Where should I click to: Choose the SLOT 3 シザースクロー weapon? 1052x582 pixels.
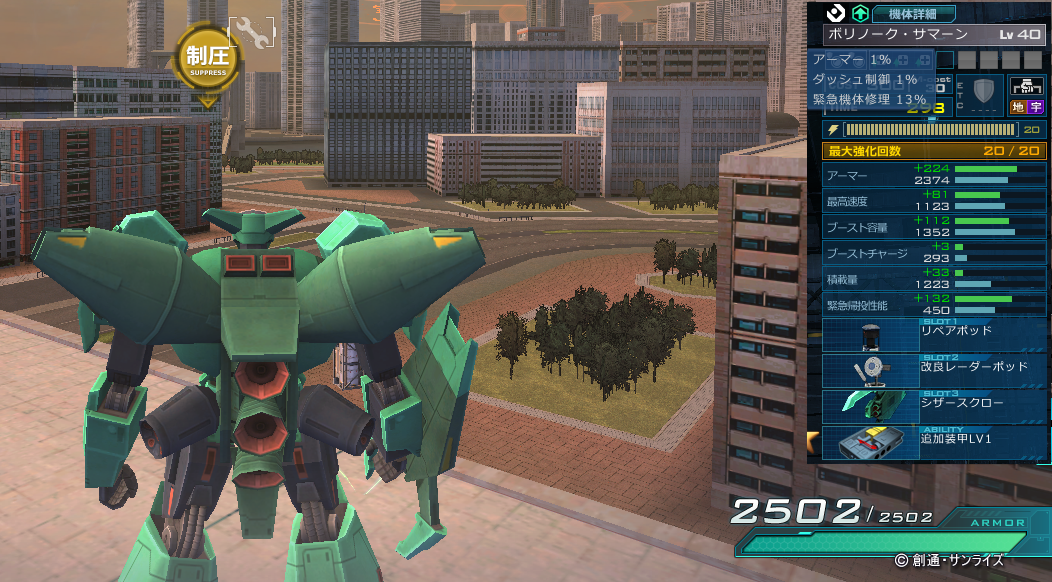click(934, 407)
